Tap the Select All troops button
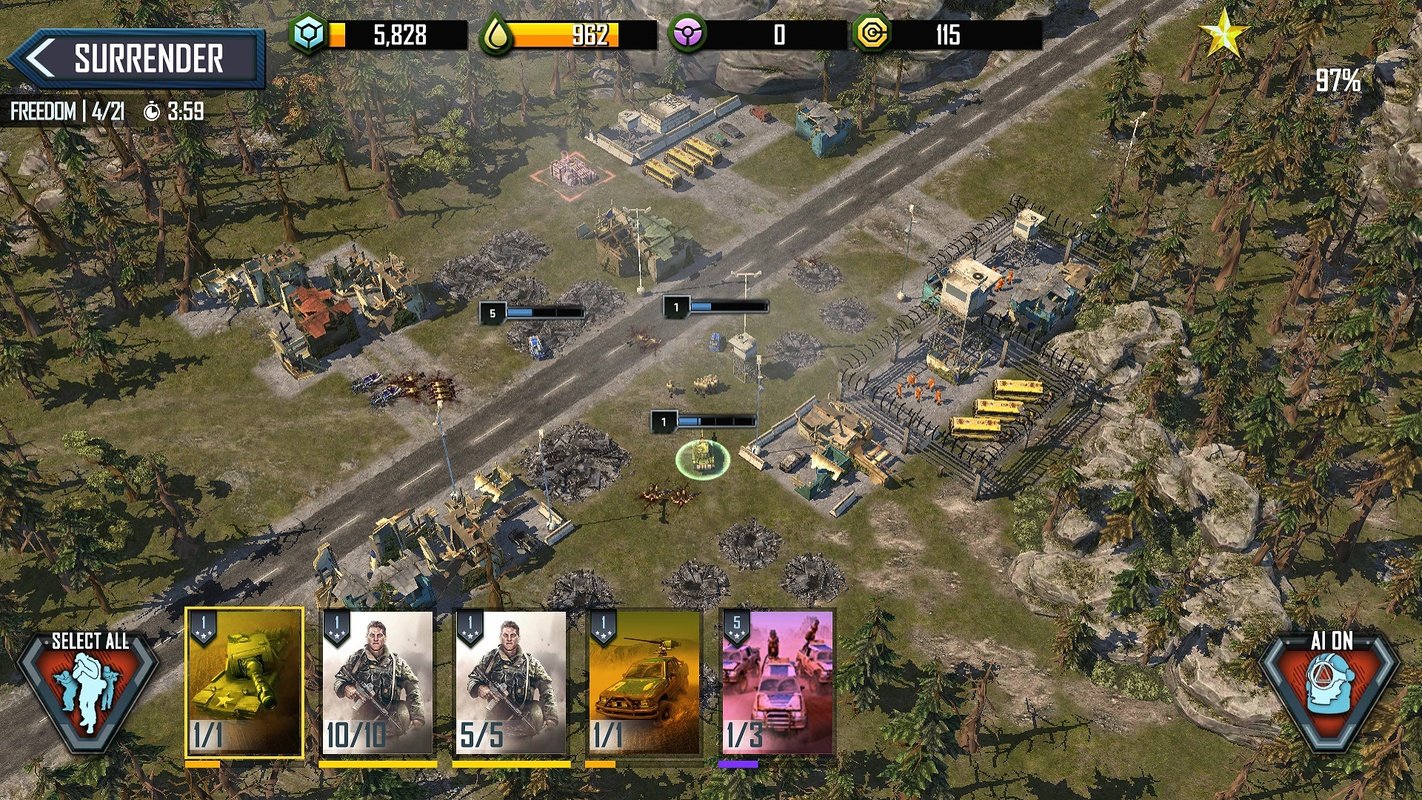 [89, 690]
